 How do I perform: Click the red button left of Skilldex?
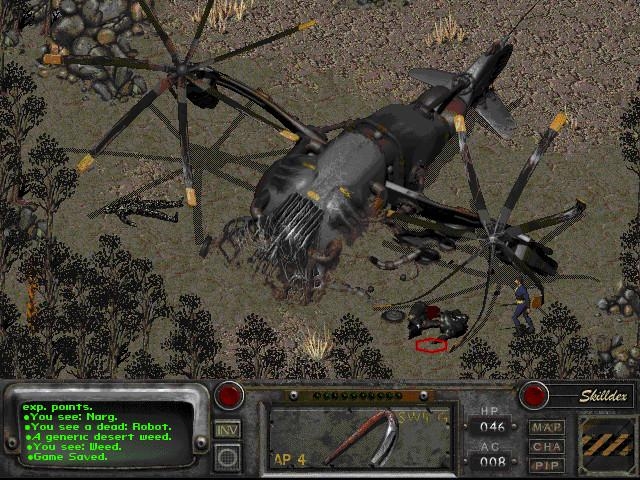click(x=535, y=395)
